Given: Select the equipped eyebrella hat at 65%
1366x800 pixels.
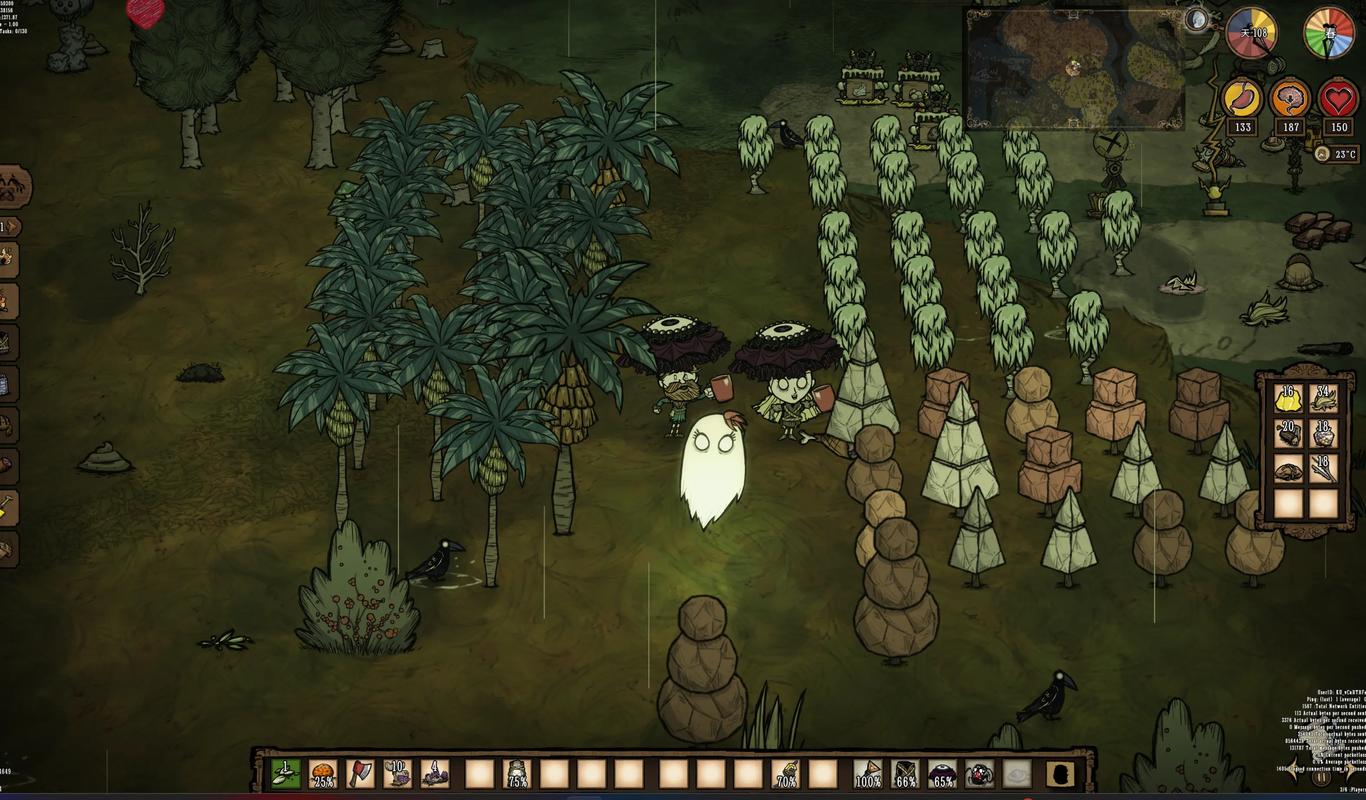Looking at the screenshot, I should click(x=942, y=774).
